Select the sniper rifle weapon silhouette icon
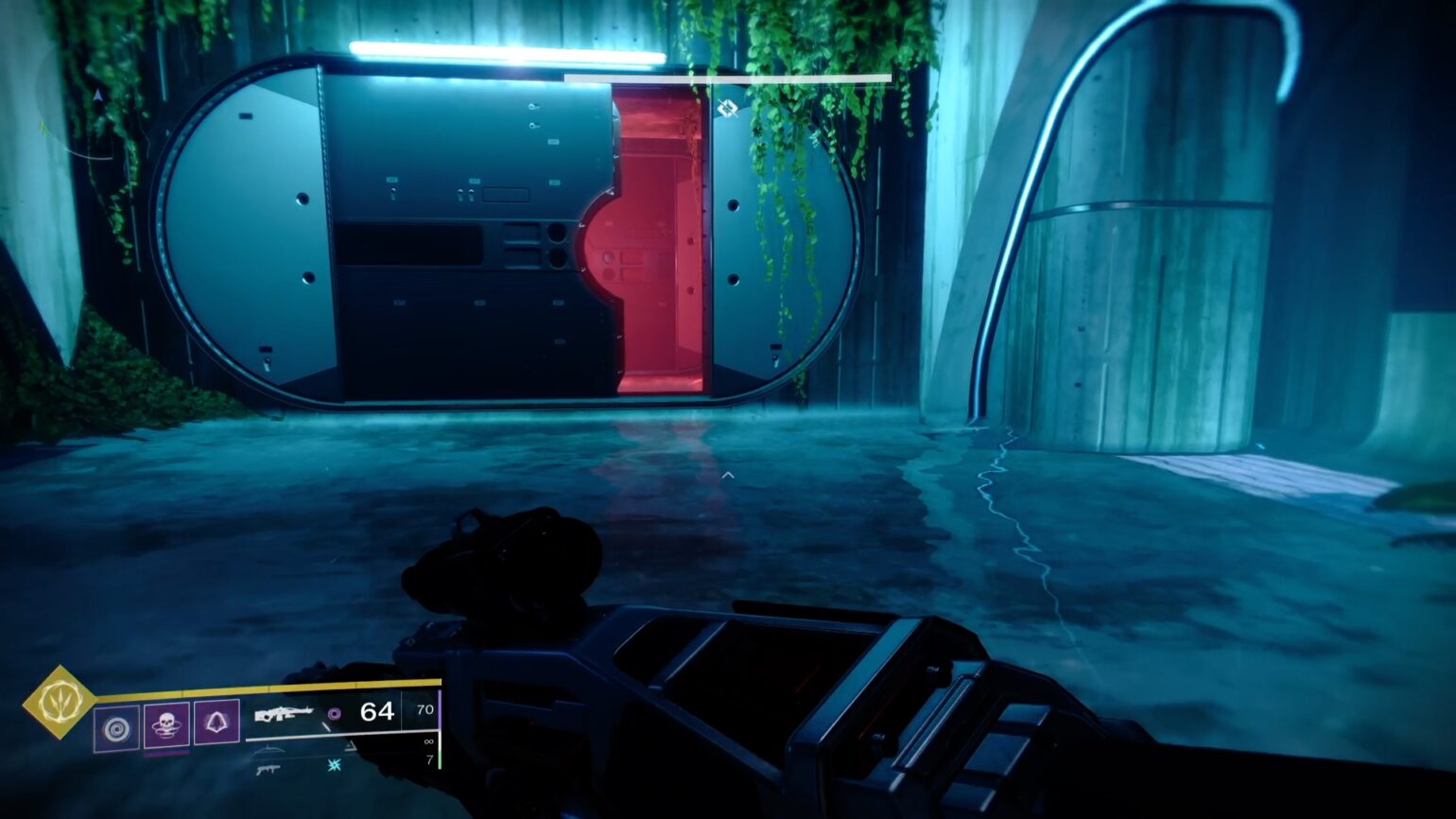This screenshot has width=1456, height=819. 269,749
